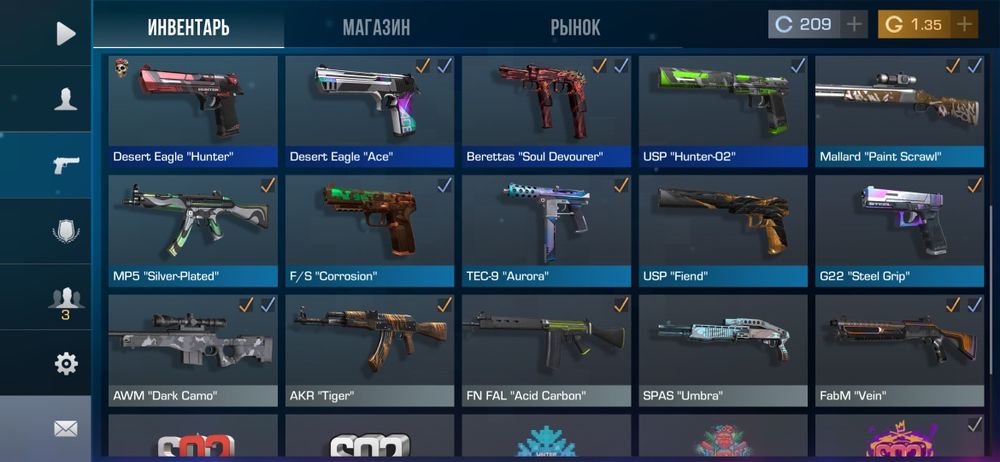
Task: Add gold with the plus button
Action: (964, 24)
